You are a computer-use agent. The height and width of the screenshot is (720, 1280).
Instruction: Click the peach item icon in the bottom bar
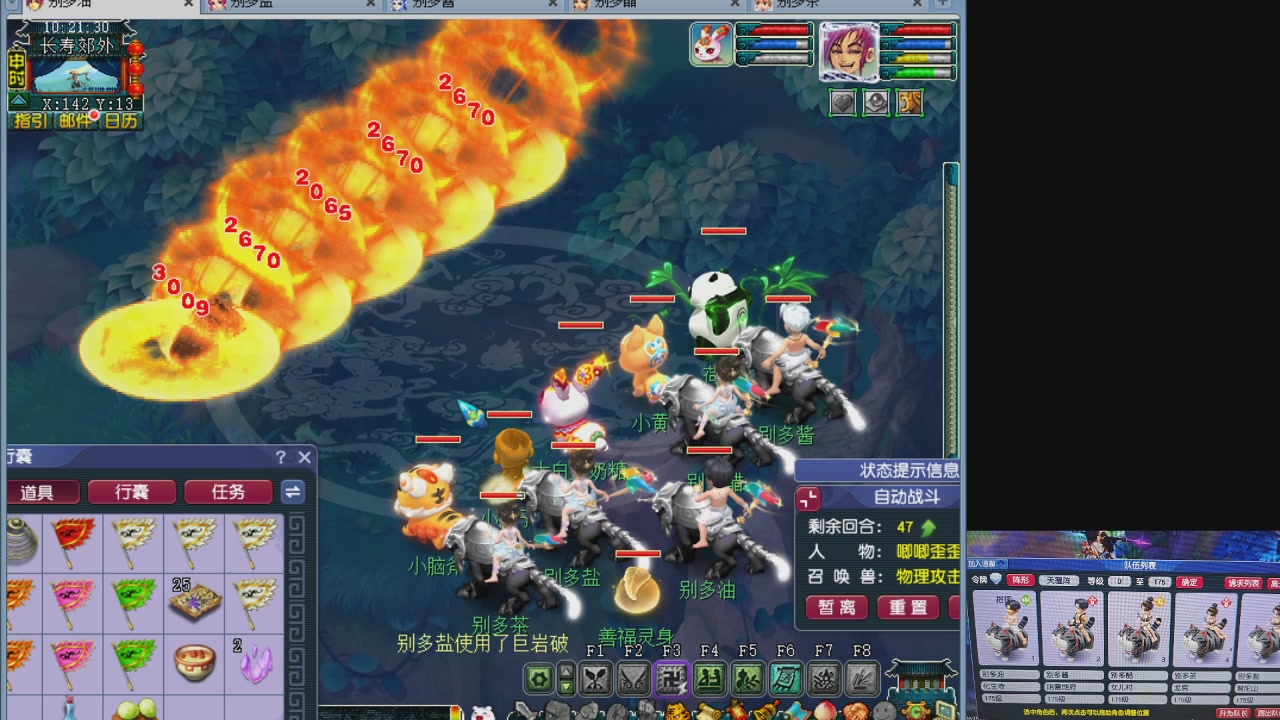[x=823, y=711]
